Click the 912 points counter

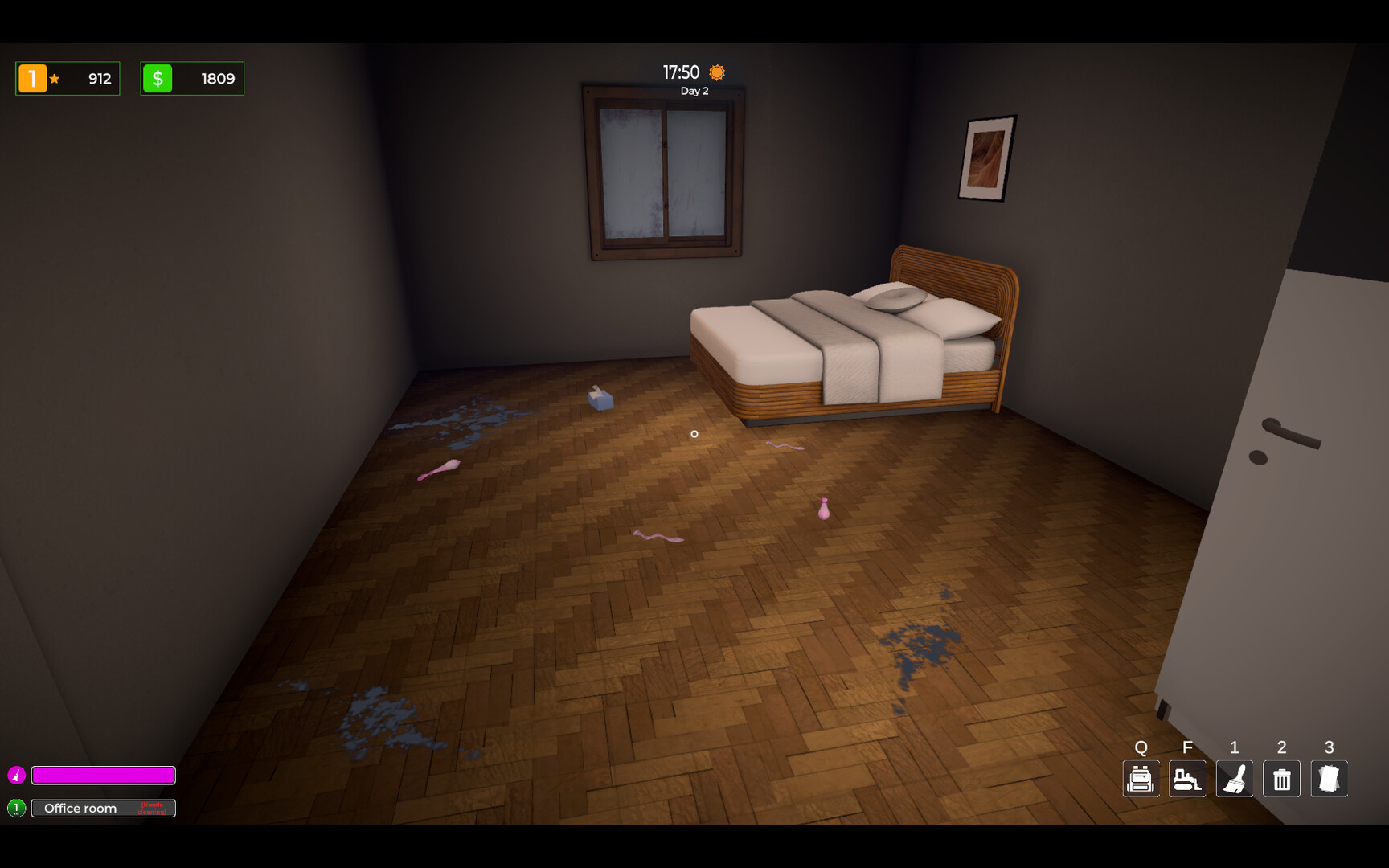(x=99, y=78)
